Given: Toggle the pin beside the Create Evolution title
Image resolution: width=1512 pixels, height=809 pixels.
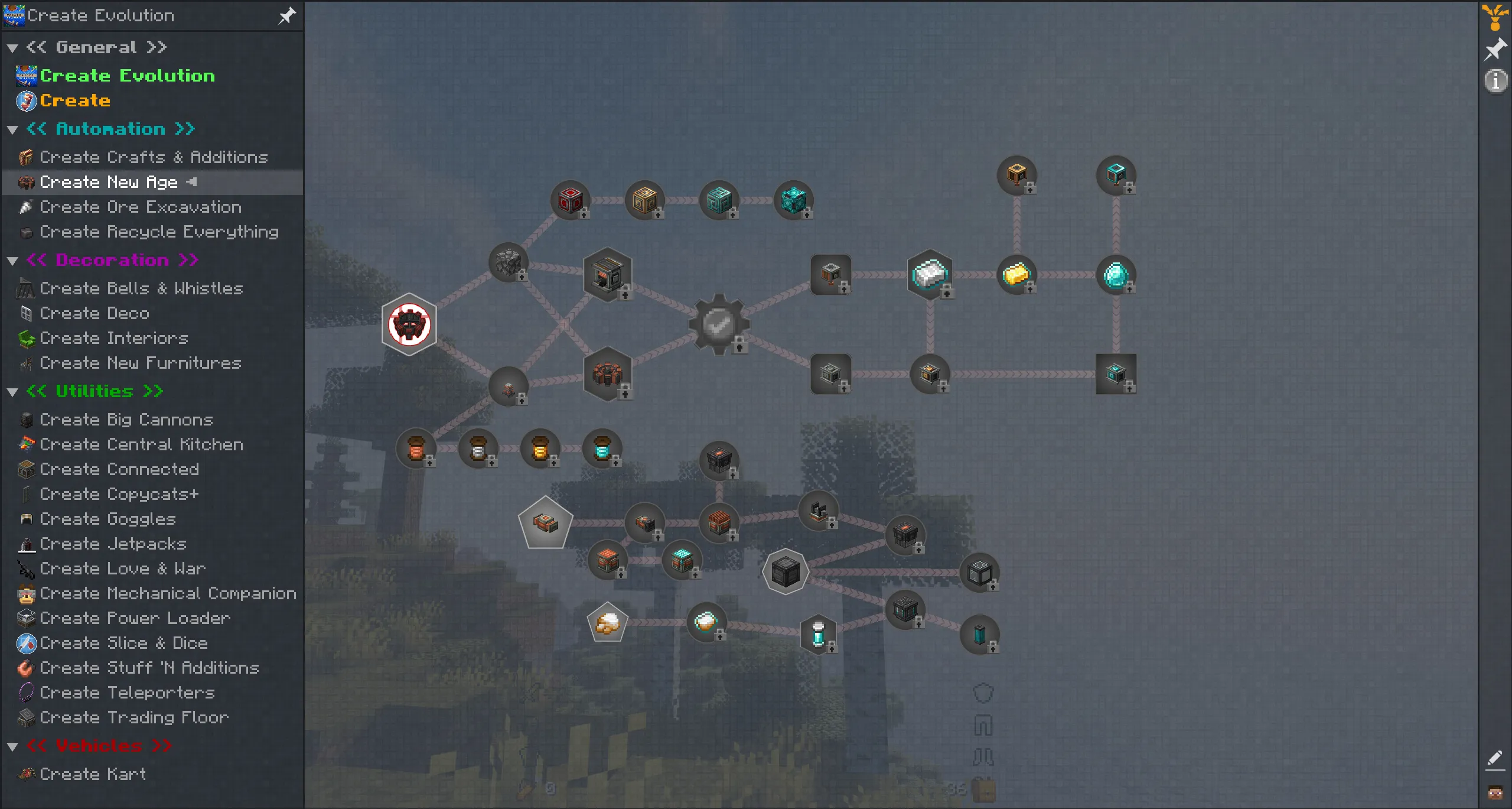Looking at the screenshot, I should tap(286, 16).
